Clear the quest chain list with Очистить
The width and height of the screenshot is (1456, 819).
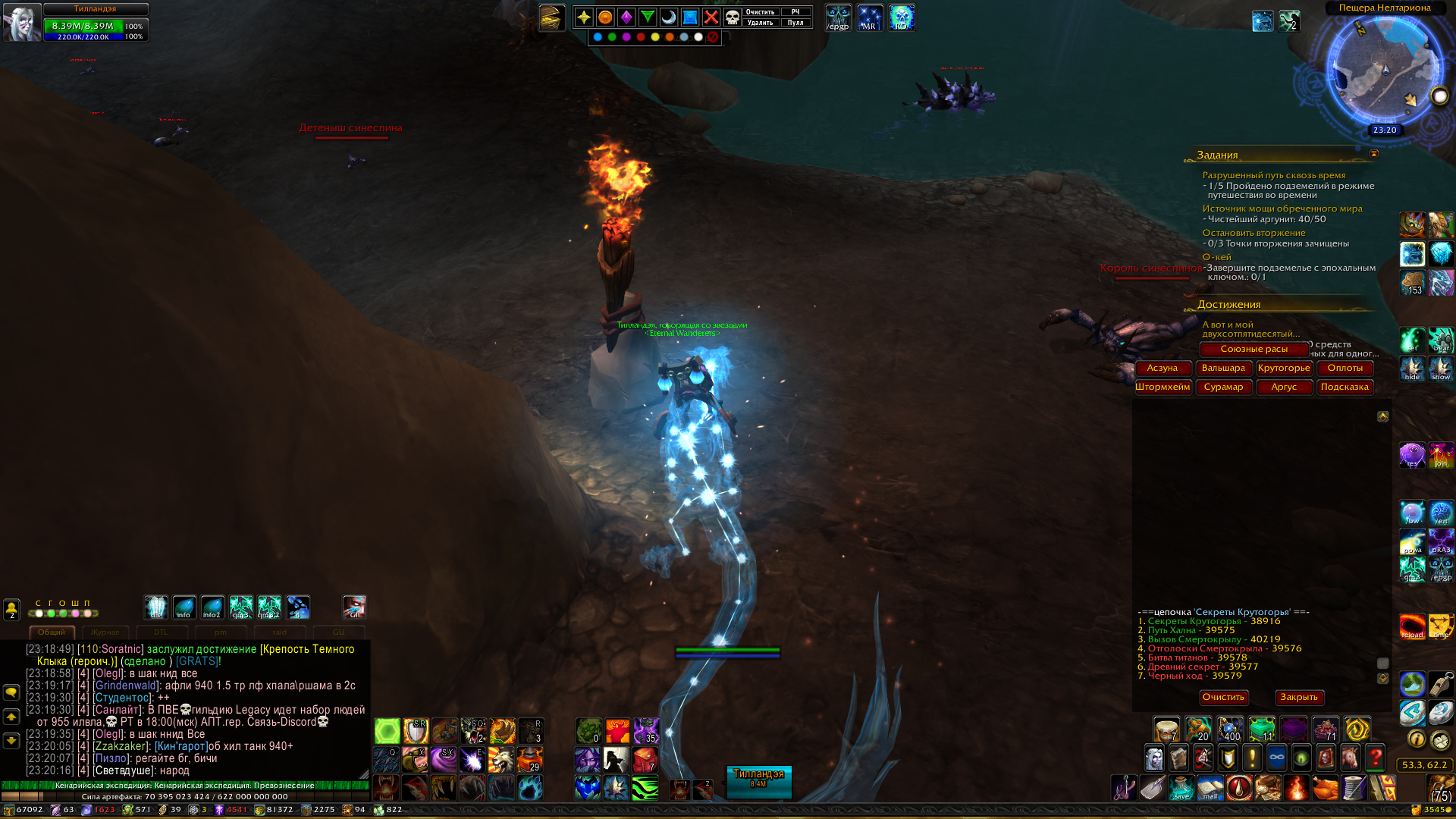coord(1223,697)
